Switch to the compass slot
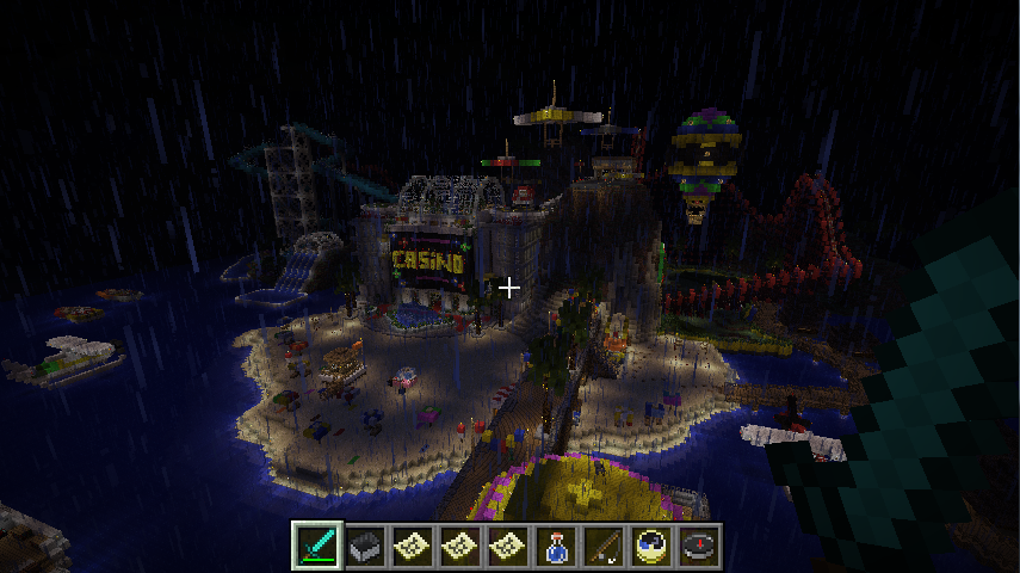 [x=700, y=546]
